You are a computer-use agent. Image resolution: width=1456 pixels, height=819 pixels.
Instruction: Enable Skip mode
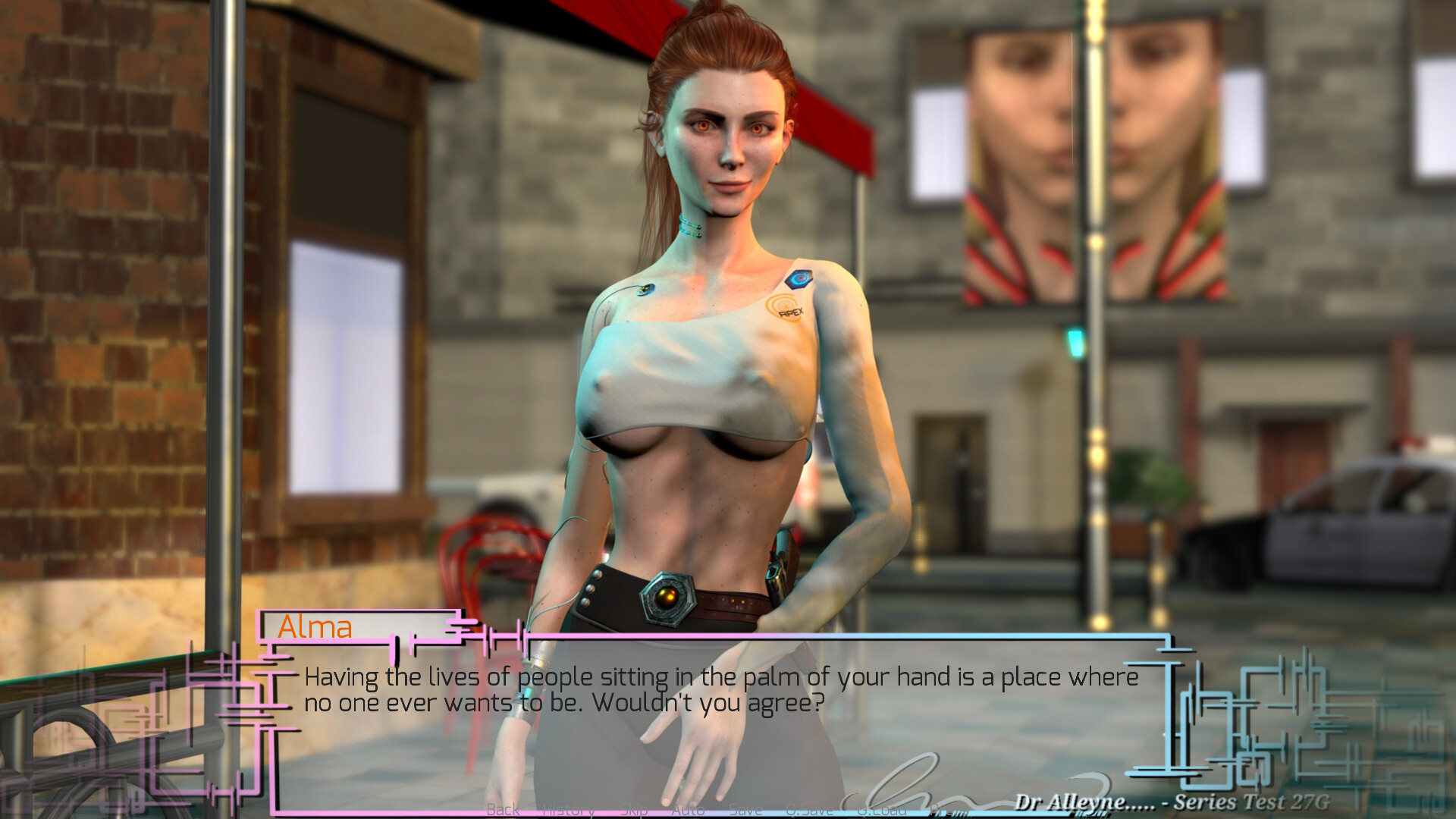(x=633, y=810)
